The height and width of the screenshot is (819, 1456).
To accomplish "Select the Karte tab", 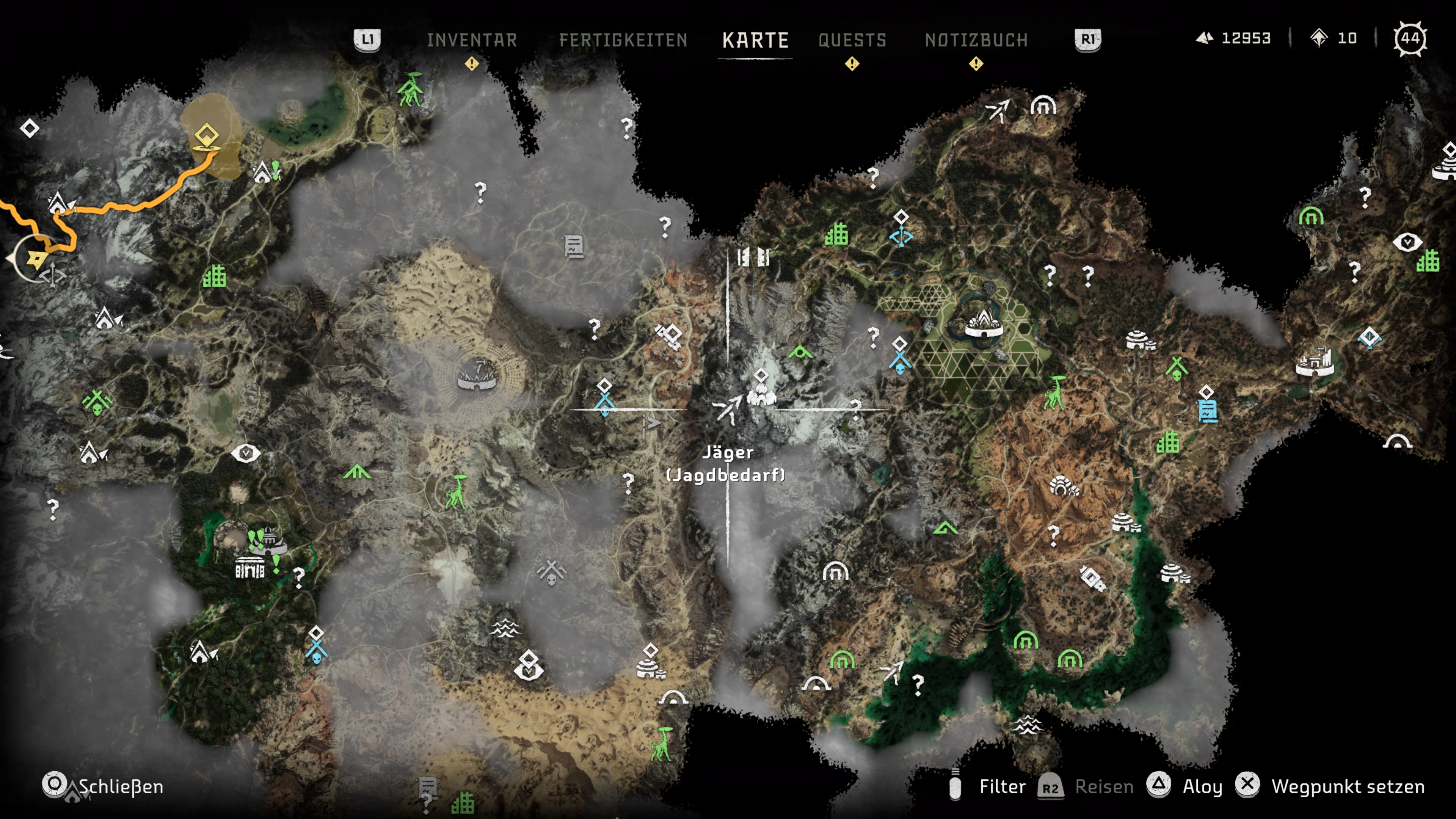I will pyautogui.click(x=755, y=40).
